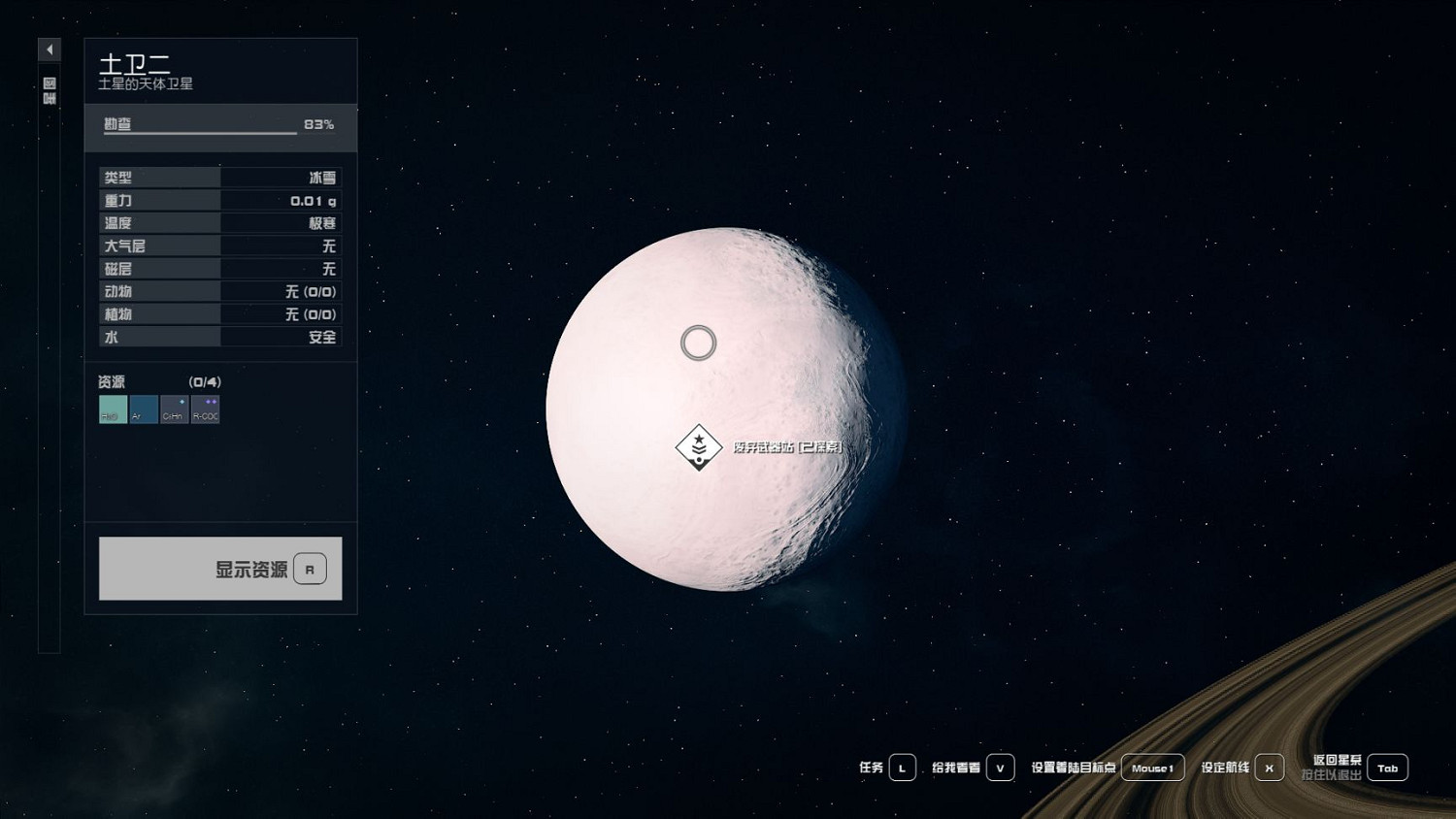Return to the system map via 返回星系
The width and height of the screenshot is (1456, 819).
pos(1387,768)
